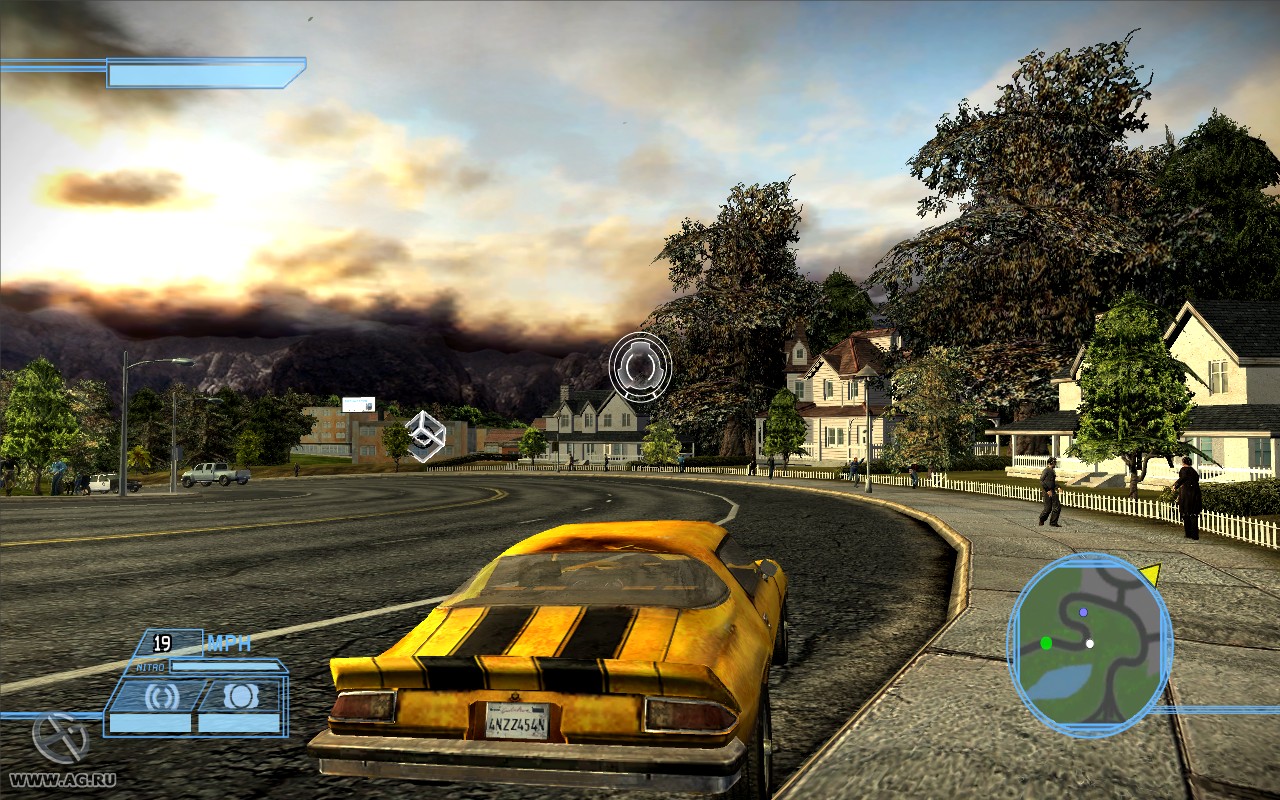Click the NITRO gauge bar
This screenshot has width=1280, height=800.
[x=224, y=666]
